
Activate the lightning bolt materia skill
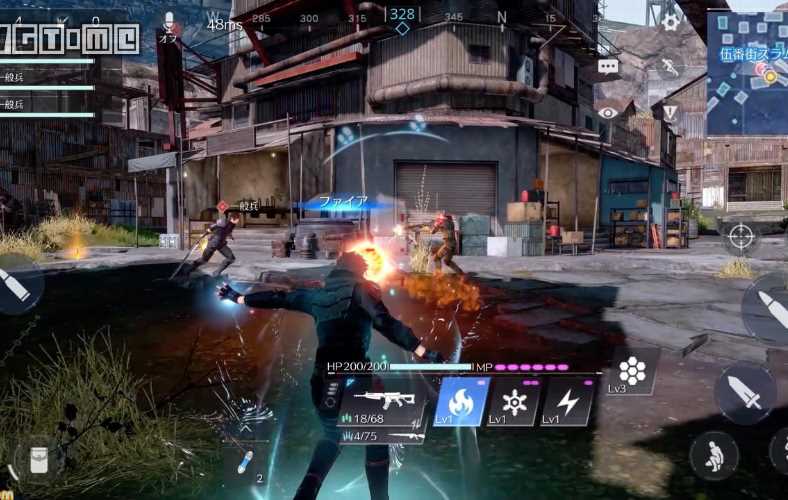click(567, 402)
